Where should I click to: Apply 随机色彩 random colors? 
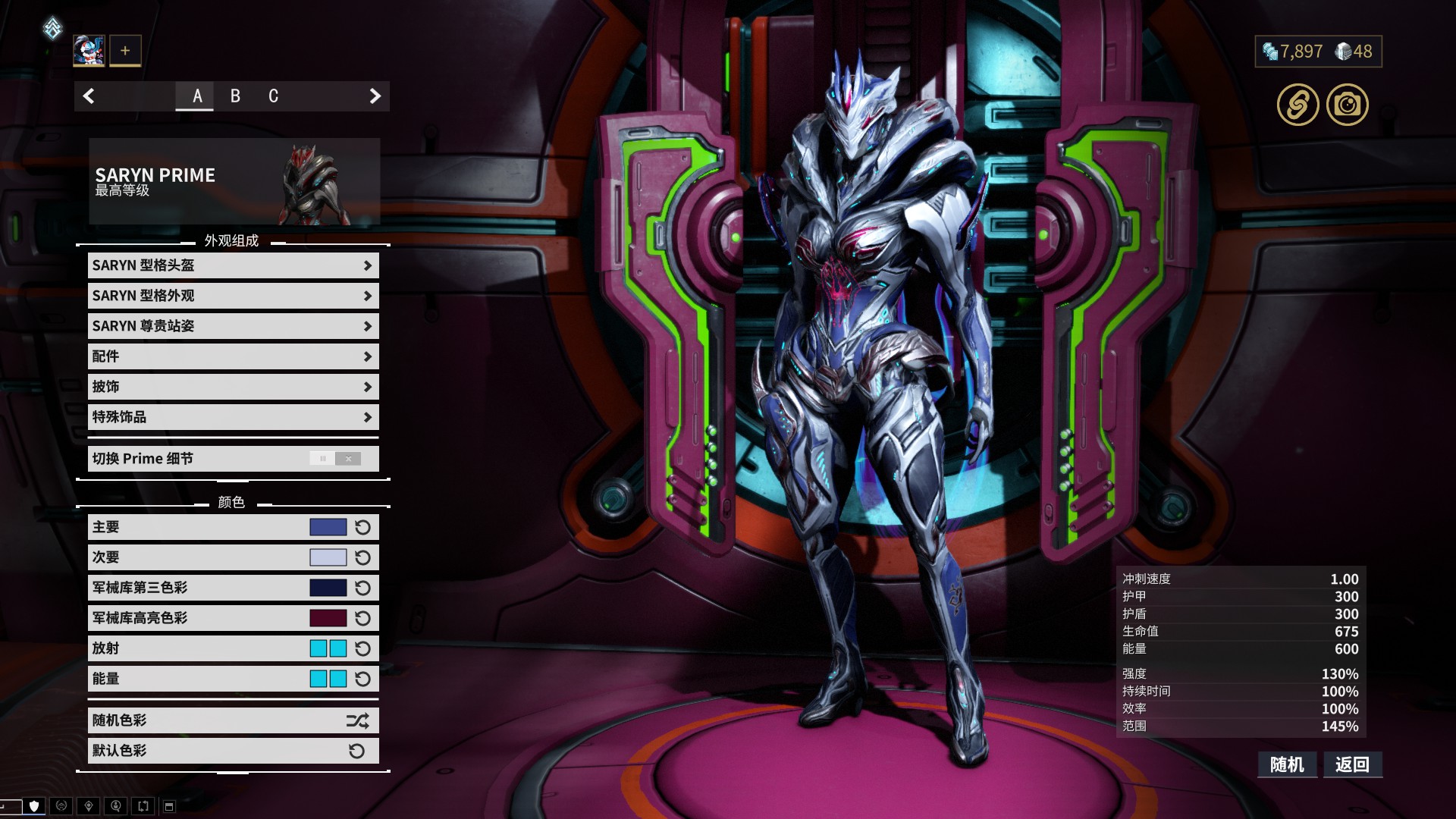233,720
